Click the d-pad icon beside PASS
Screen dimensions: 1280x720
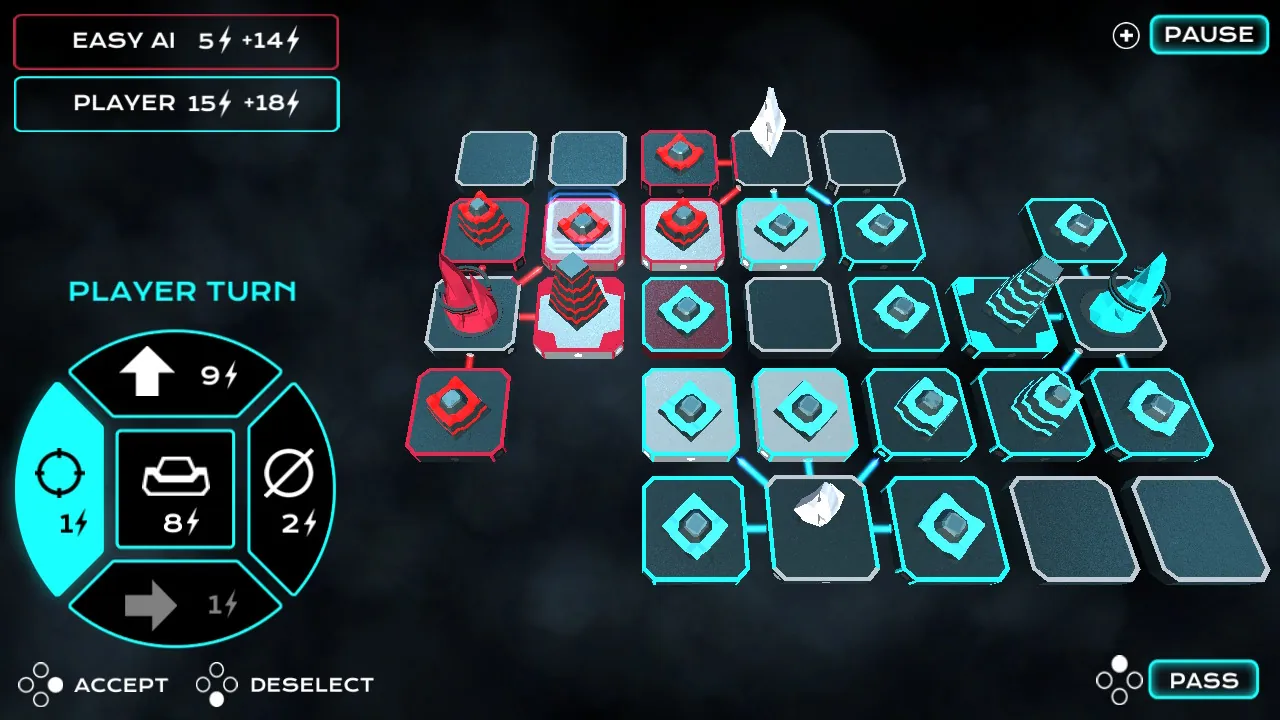[1119, 679]
